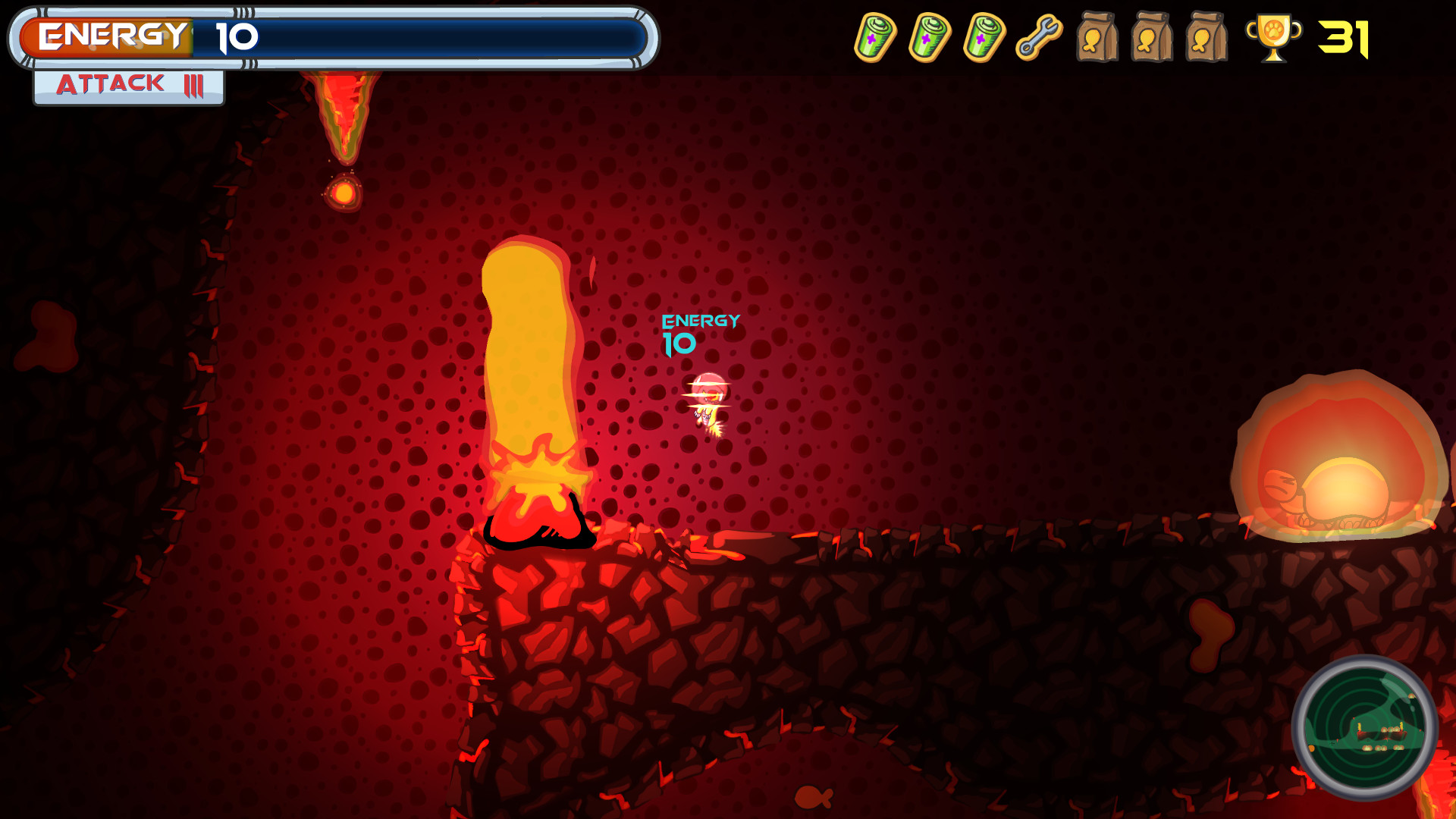
Task: Click the paw print inside the trophy
Action: 1273,30
